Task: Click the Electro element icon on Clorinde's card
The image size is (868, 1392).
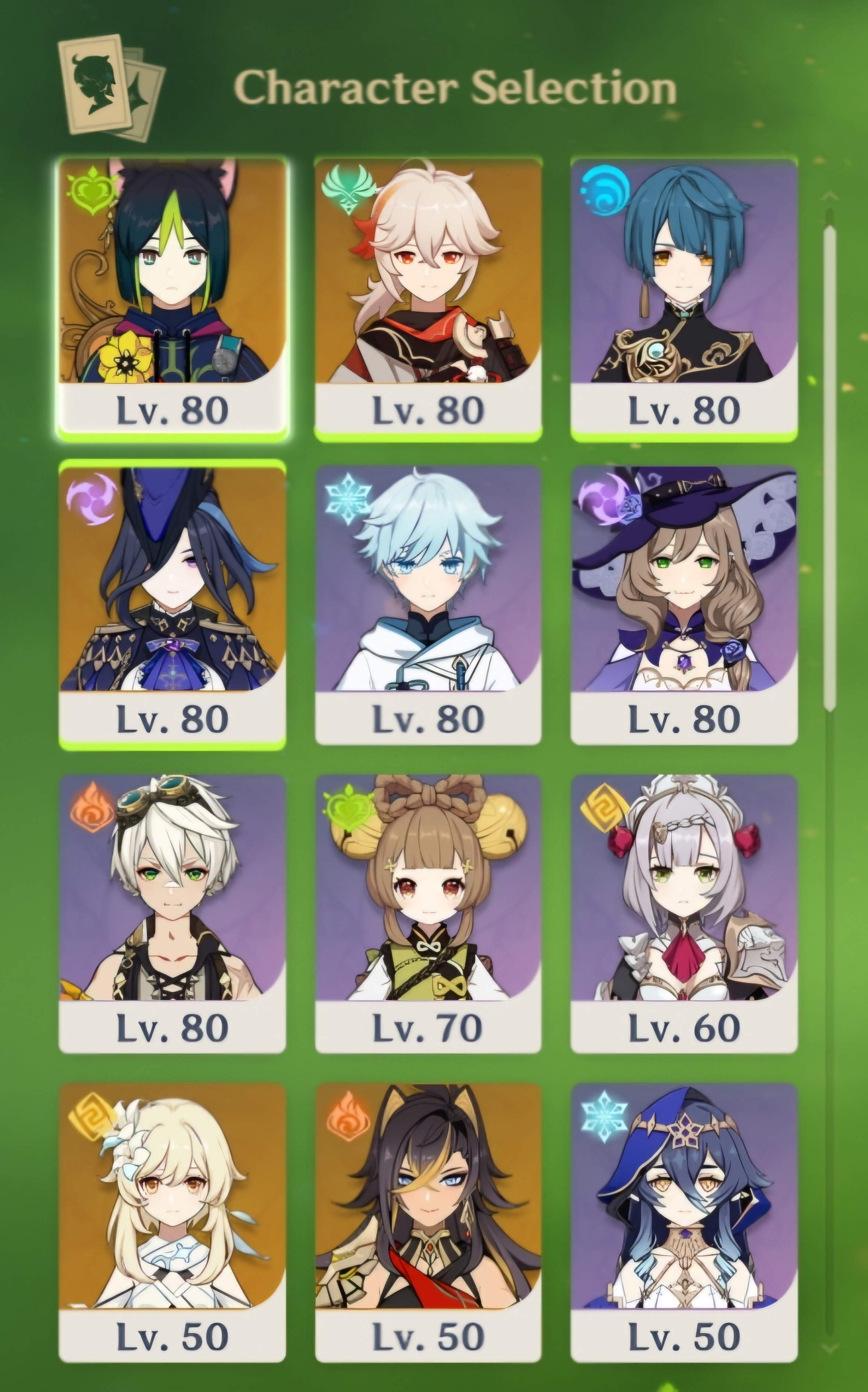Action: [93, 501]
